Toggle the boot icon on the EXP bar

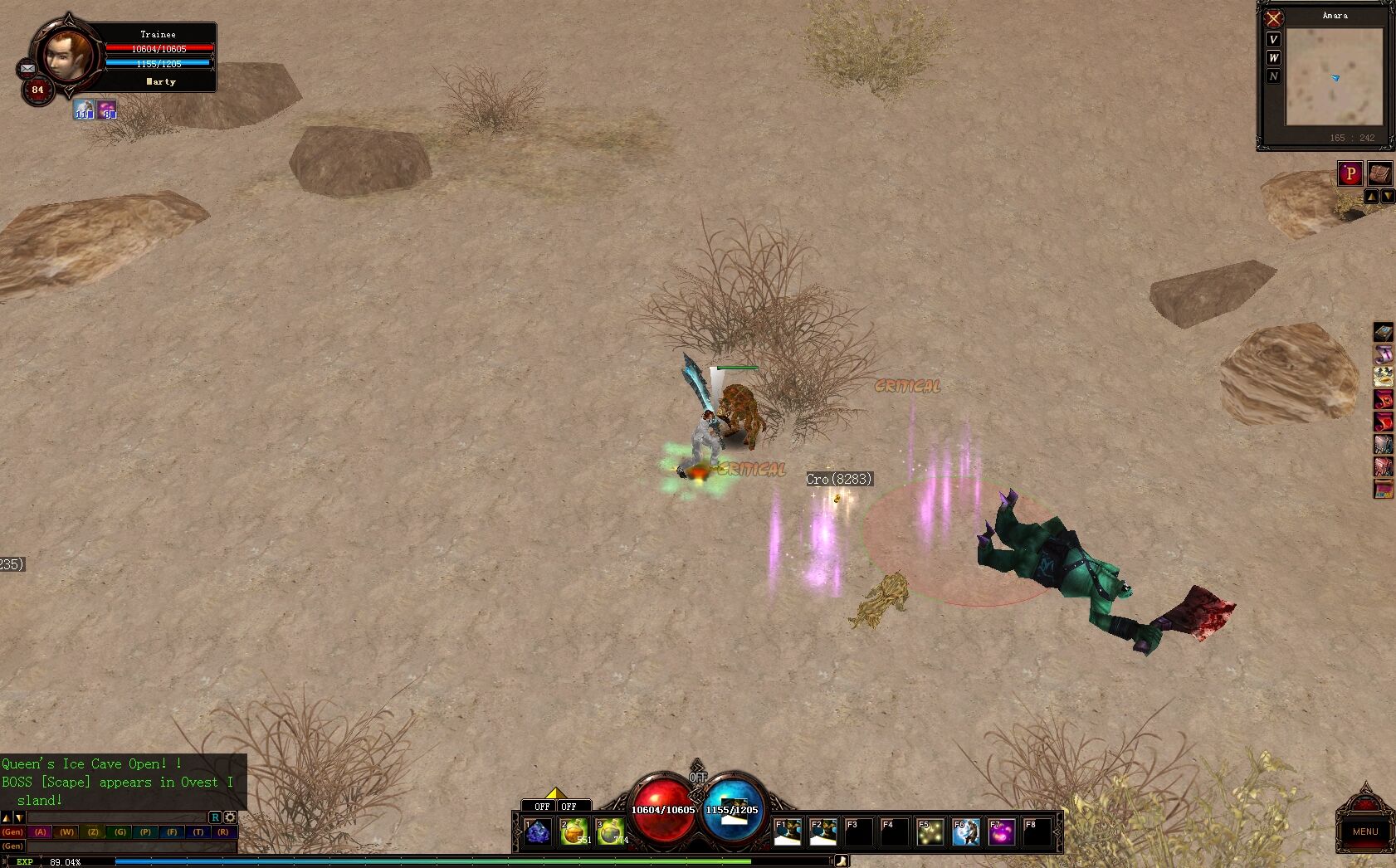(x=841, y=861)
